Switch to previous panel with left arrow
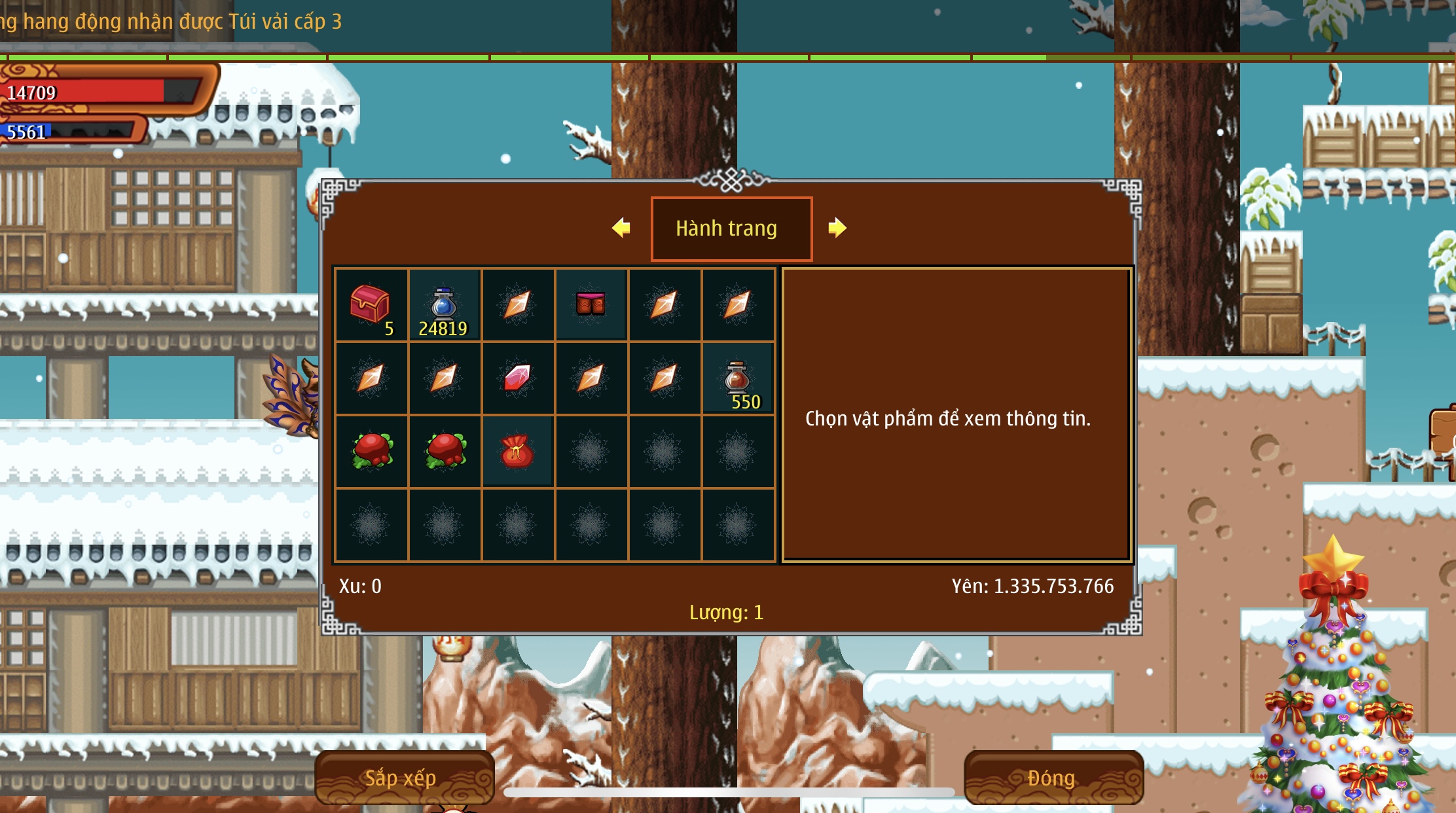This screenshot has height=813, width=1456. click(x=621, y=228)
